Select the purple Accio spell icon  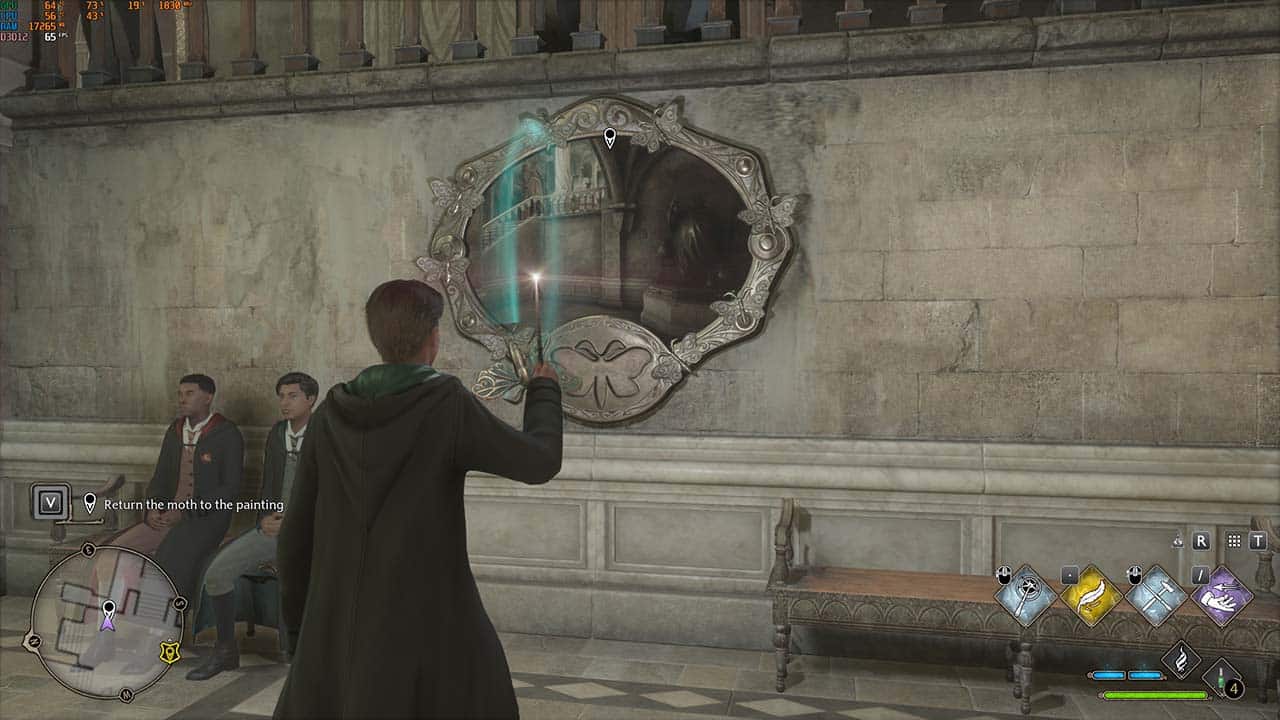1222,598
